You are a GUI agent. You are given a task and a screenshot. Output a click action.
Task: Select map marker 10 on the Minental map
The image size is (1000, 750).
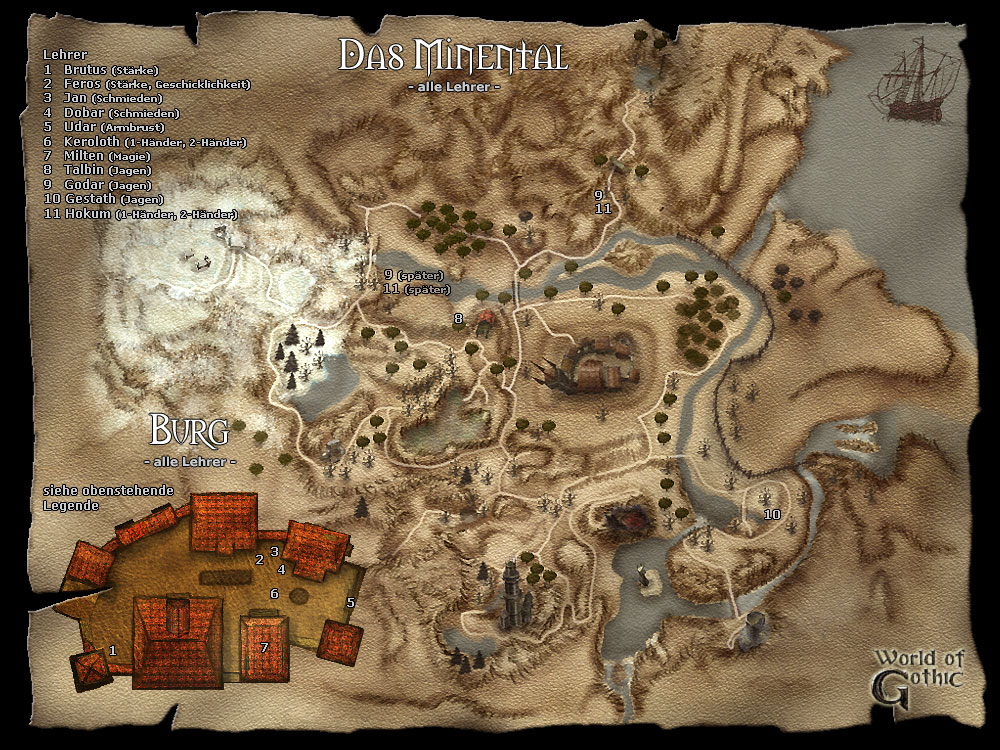pyautogui.click(x=772, y=514)
